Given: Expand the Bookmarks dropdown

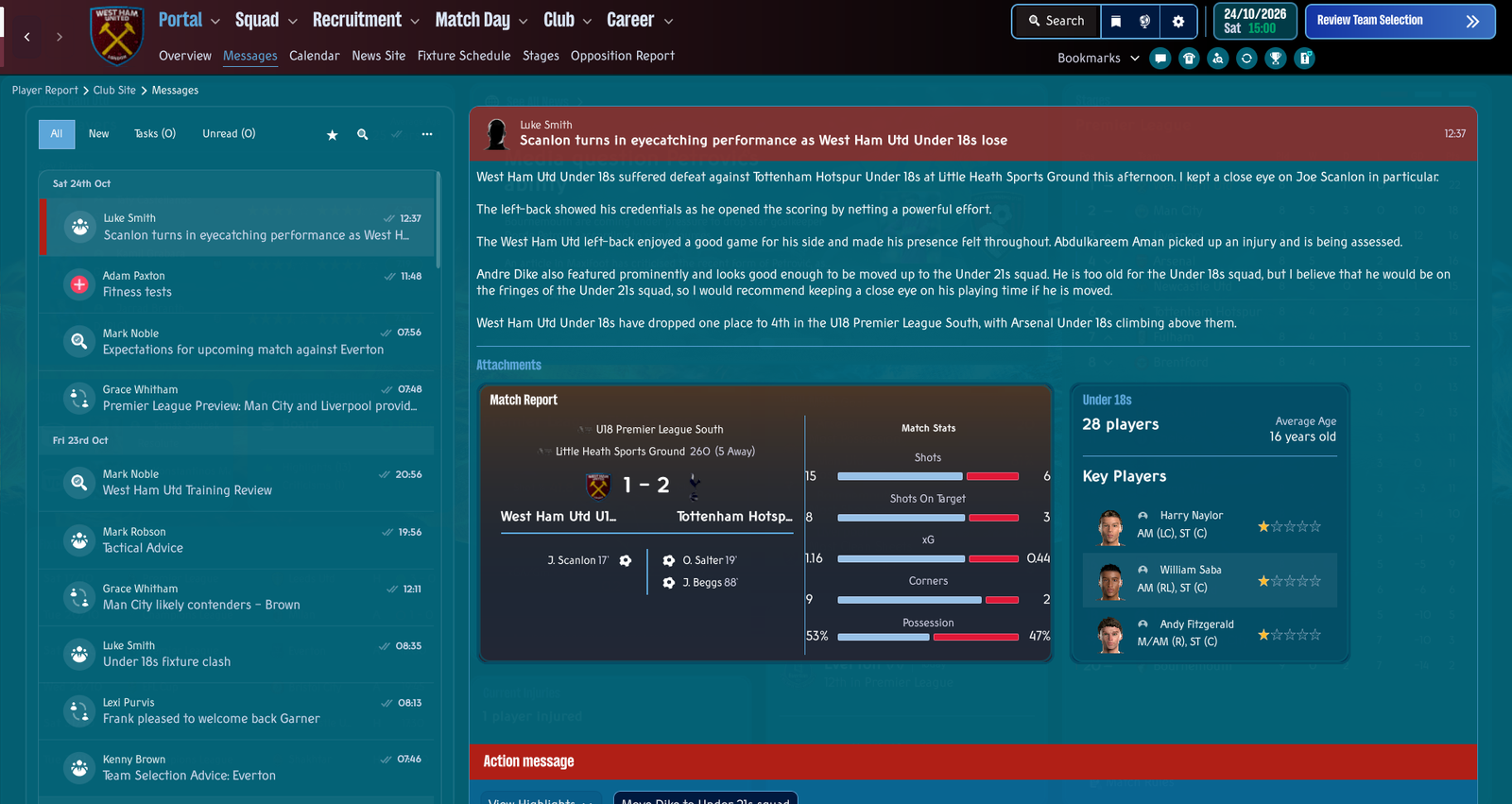Looking at the screenshot, I should (1098, 59).
